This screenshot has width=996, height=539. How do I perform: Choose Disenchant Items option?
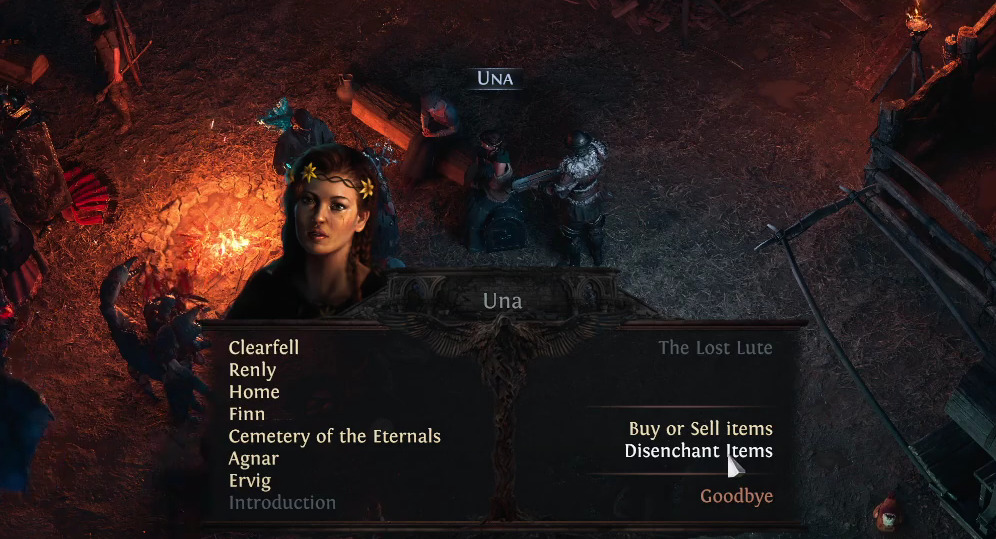point(698,451)
